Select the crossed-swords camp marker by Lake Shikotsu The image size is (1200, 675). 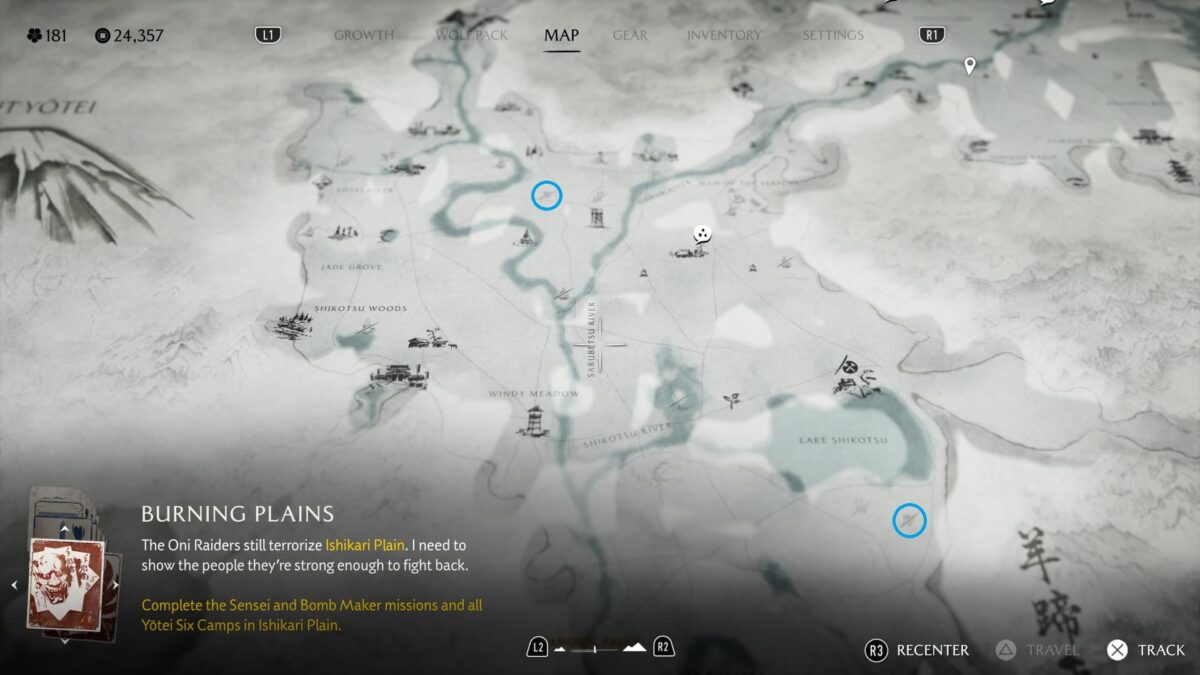pyautogui.click(x=850, y=368)
